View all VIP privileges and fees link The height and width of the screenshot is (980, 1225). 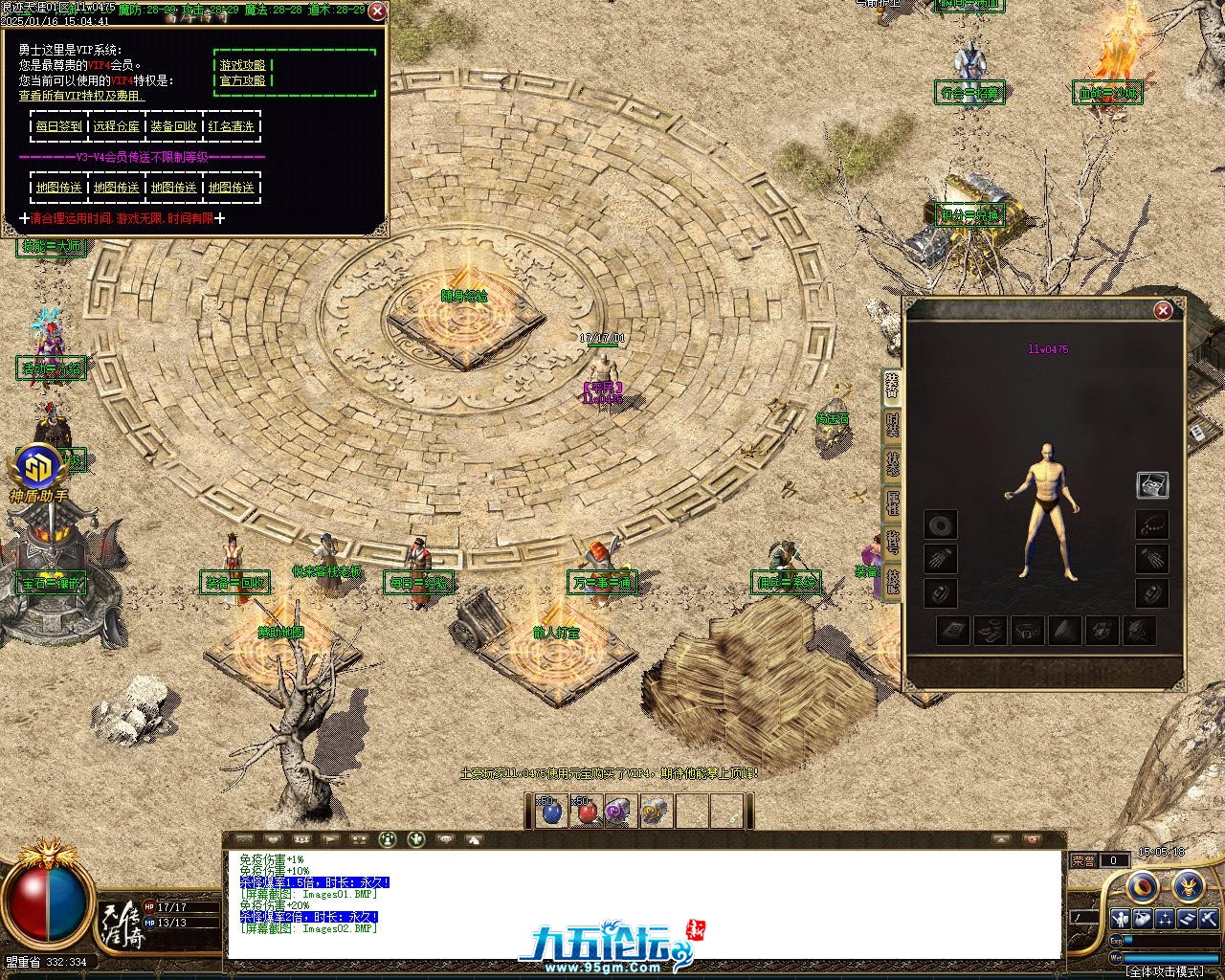(81, 96)
